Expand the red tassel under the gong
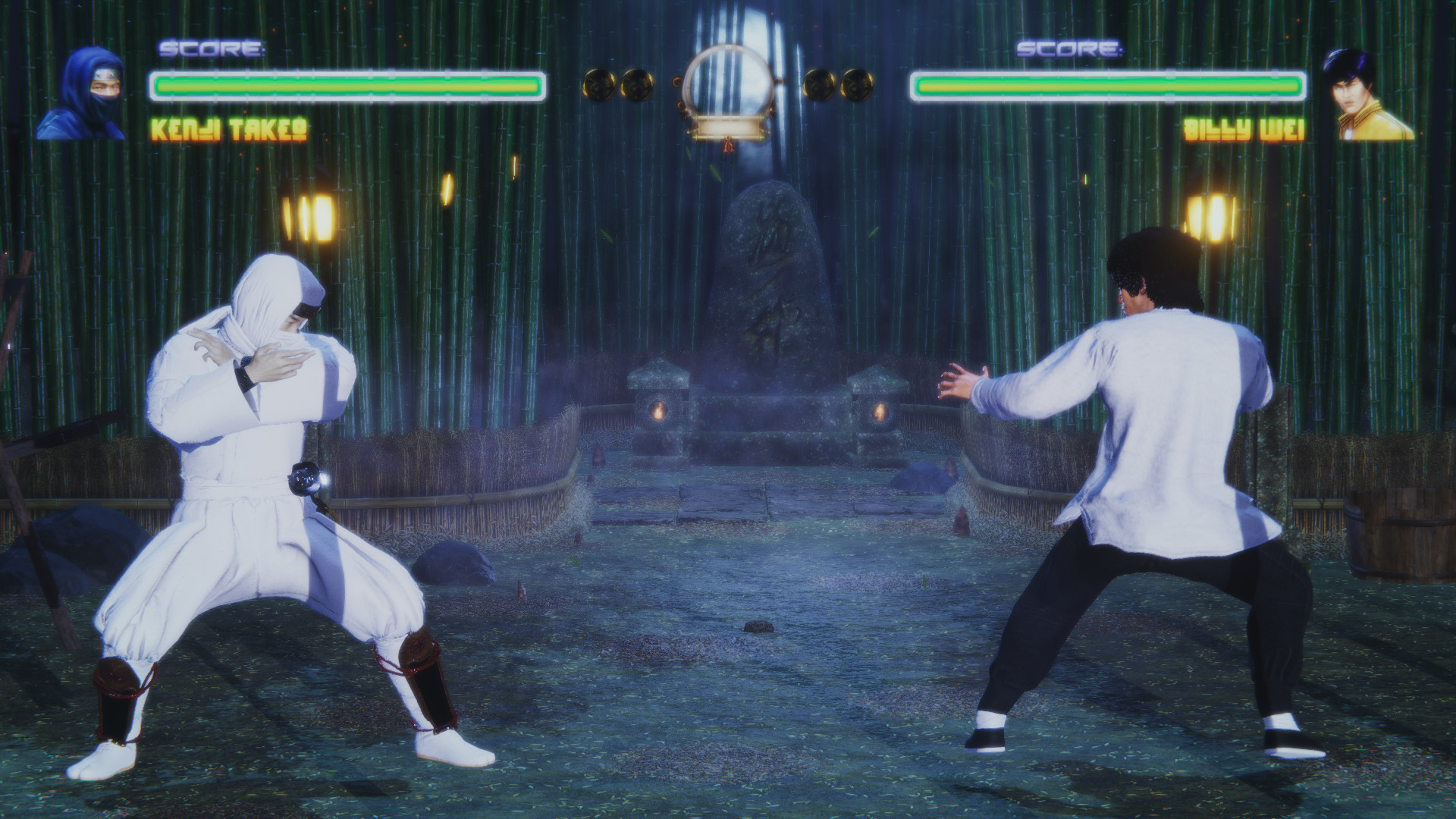Image resolution: width=1456 pixels, height=819 pixels. point(730,146)
